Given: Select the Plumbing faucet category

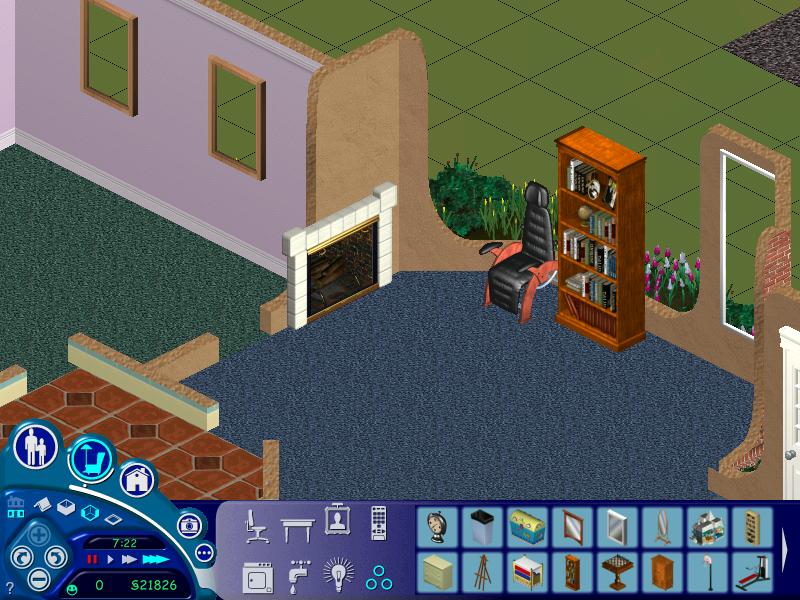Looking at the screenshot, I should (297, 576).
